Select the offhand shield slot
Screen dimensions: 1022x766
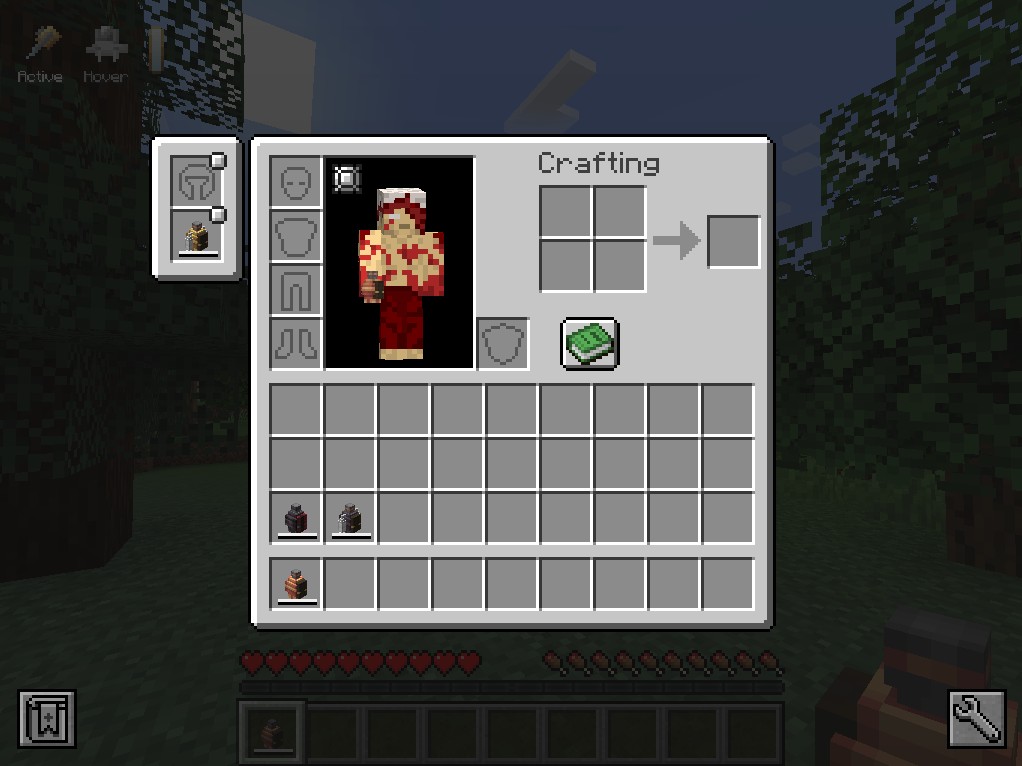point(503,344)
